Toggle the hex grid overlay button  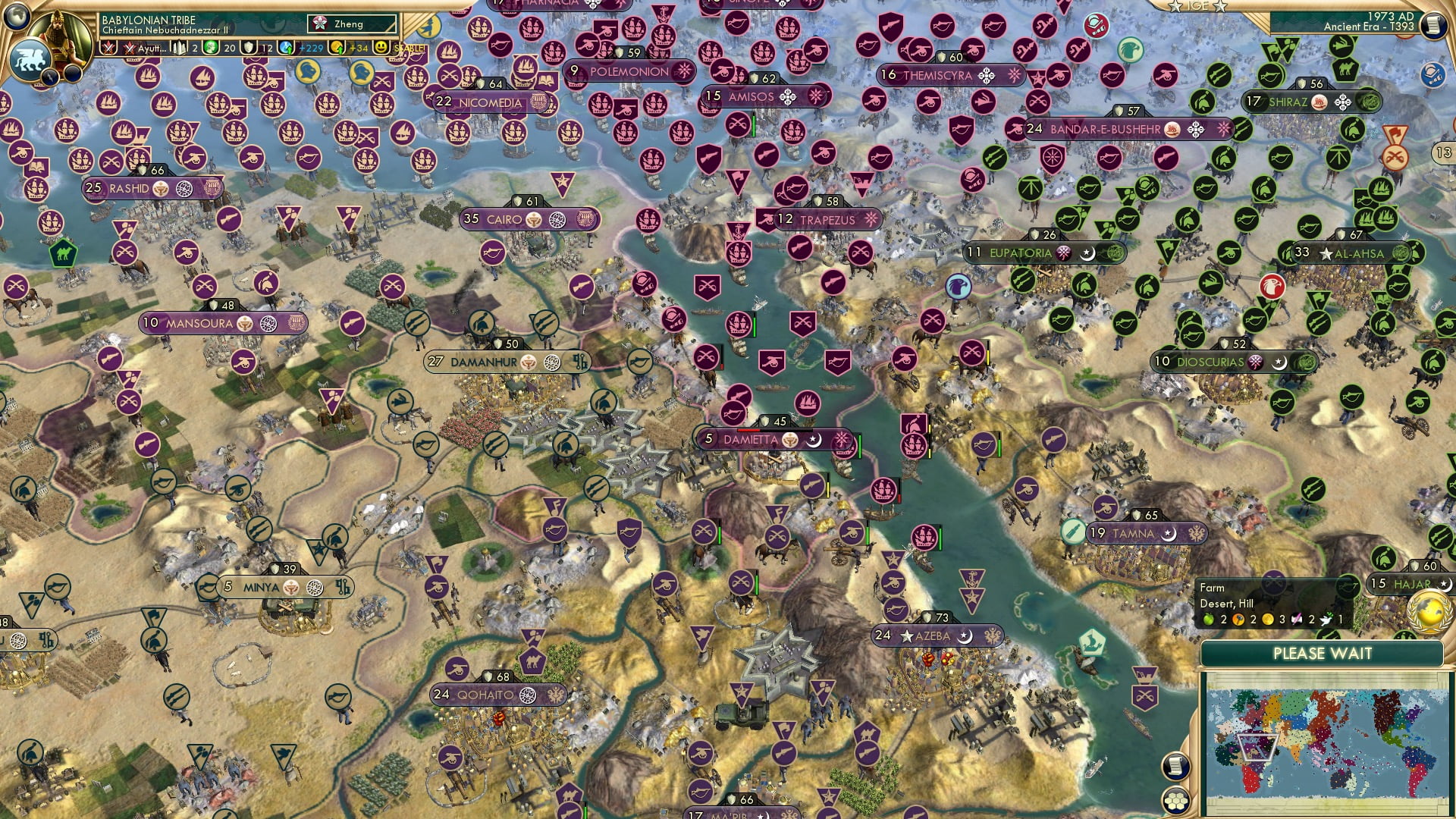(1175, 800)
